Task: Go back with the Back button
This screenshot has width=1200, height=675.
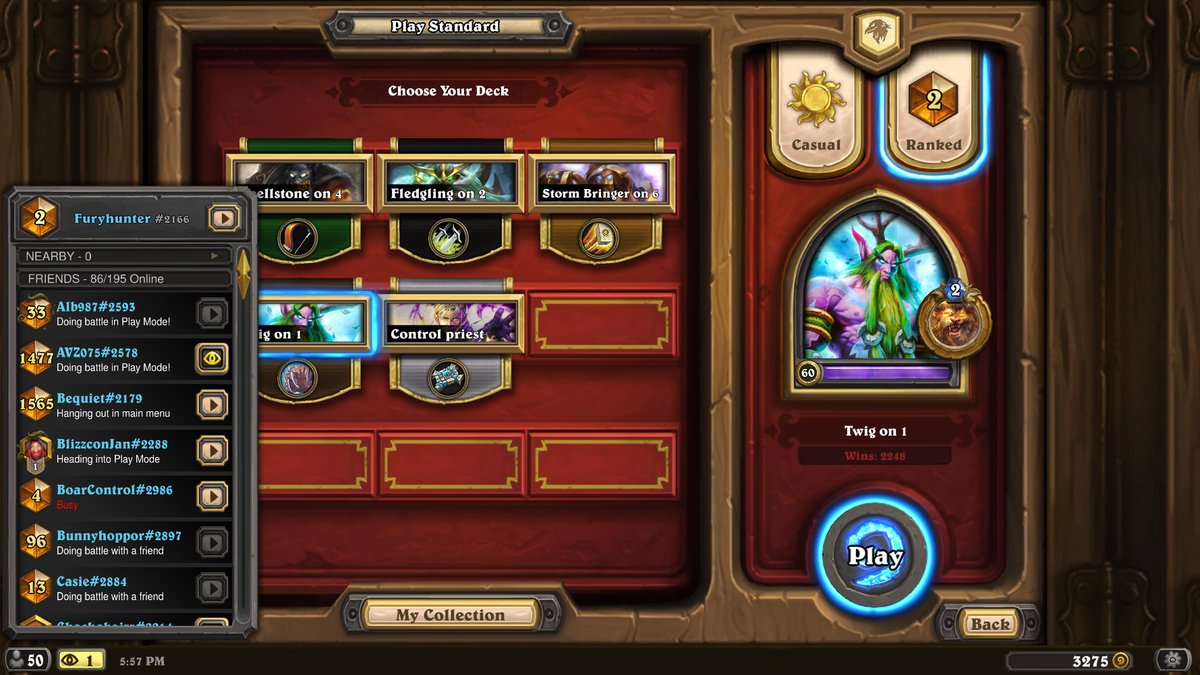Action: point(989,624)
